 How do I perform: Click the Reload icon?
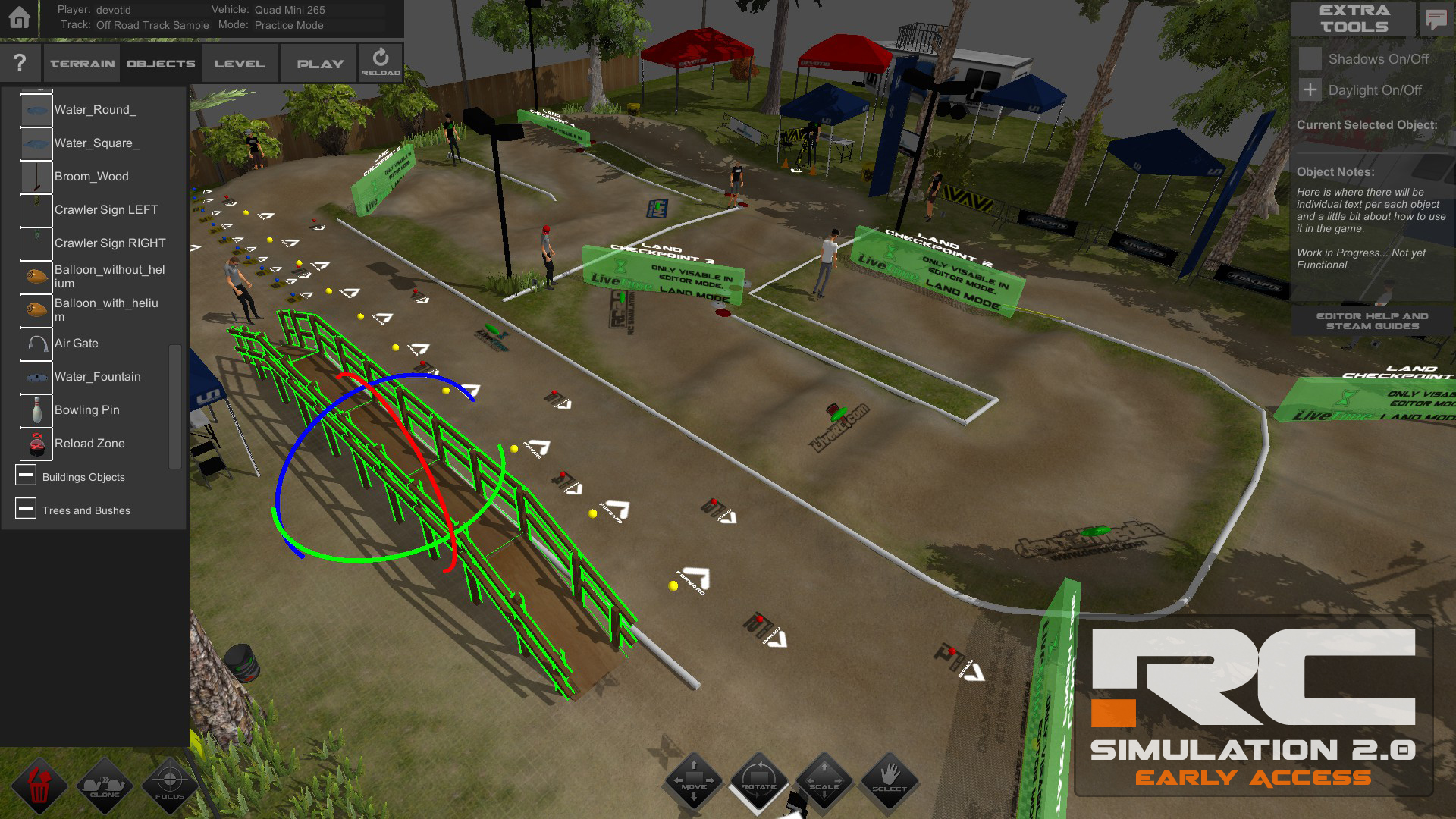point(380,62)
